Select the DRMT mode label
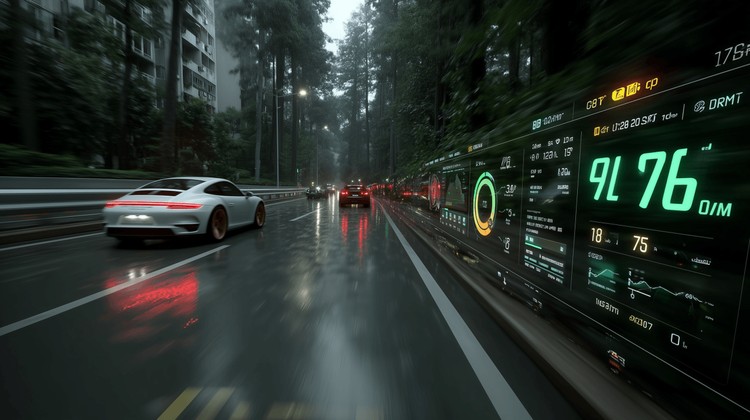Screen dimensions: 750x420 click(x=718, y=103)
